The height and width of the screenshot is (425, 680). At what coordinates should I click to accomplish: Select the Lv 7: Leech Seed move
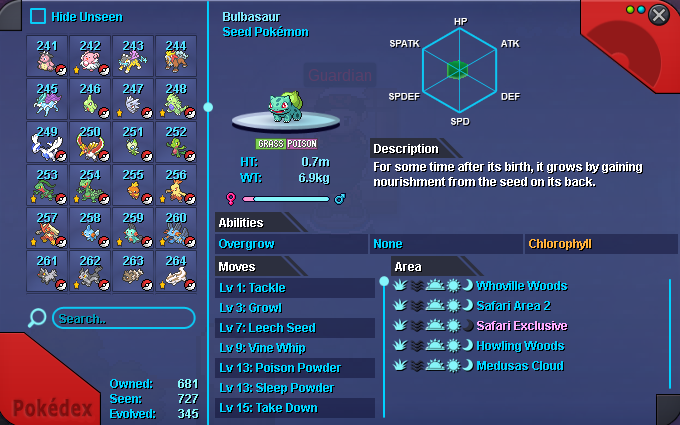click(295, 328)
